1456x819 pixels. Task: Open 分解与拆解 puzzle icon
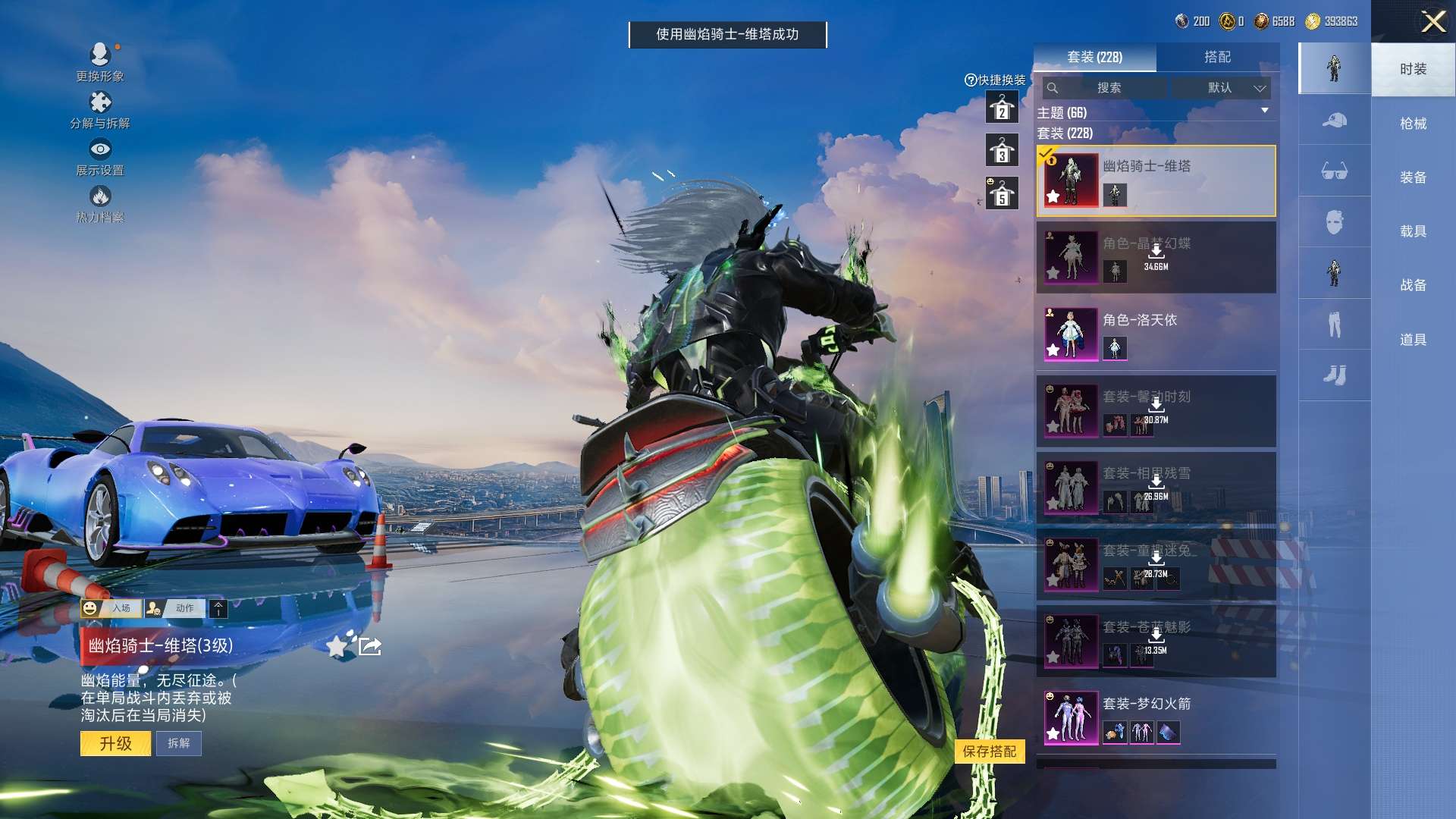[x=99, y=109]
